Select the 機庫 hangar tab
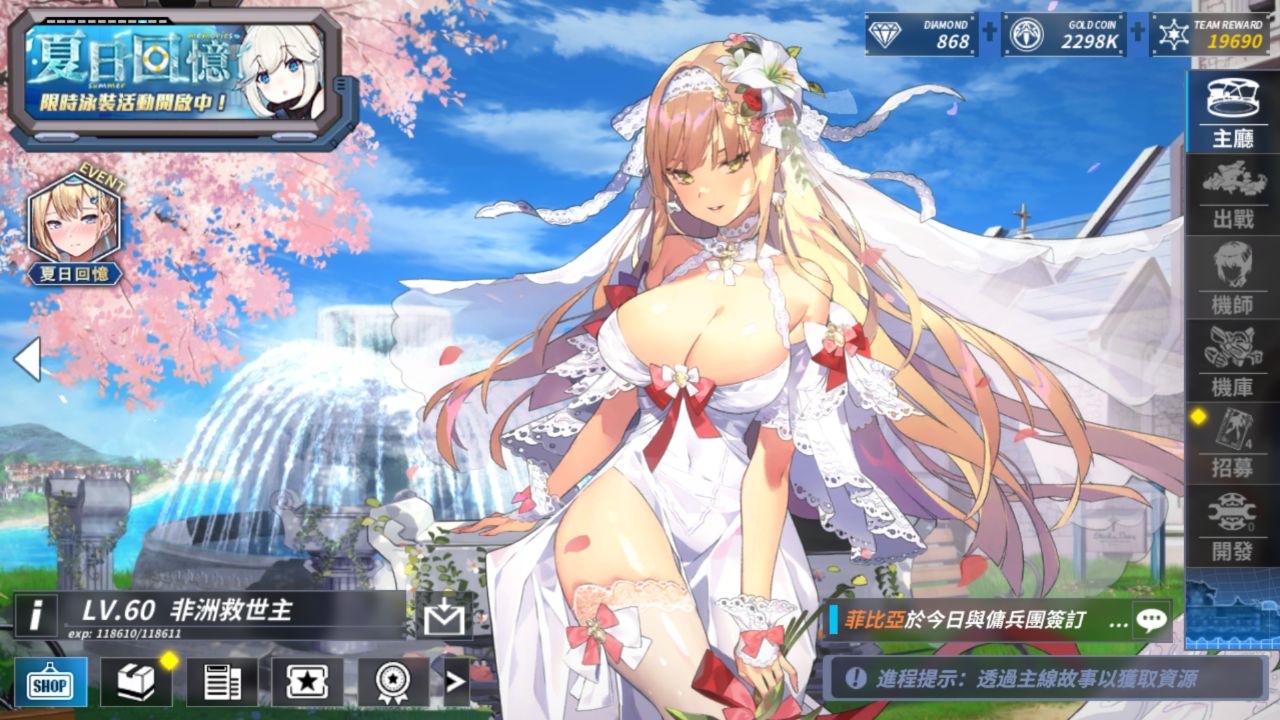The height and width of the screenshot is (720, 1280). (1232, 360)
